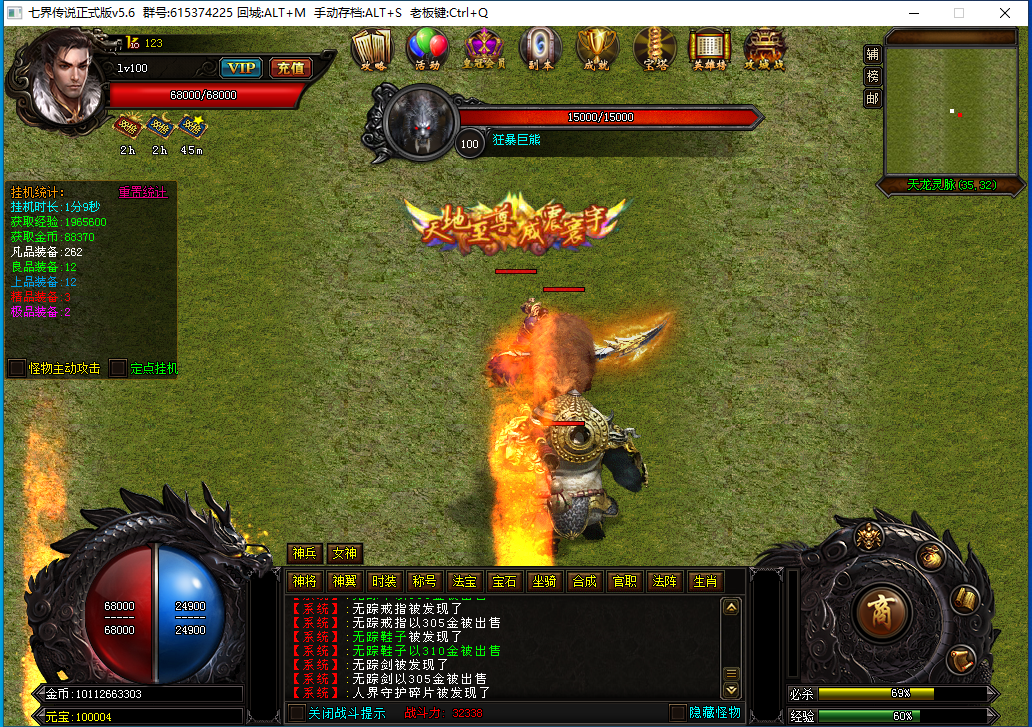
Task: Toggle the 隐藏怪物 hide monsters checkbox
Action: (678, 713)
